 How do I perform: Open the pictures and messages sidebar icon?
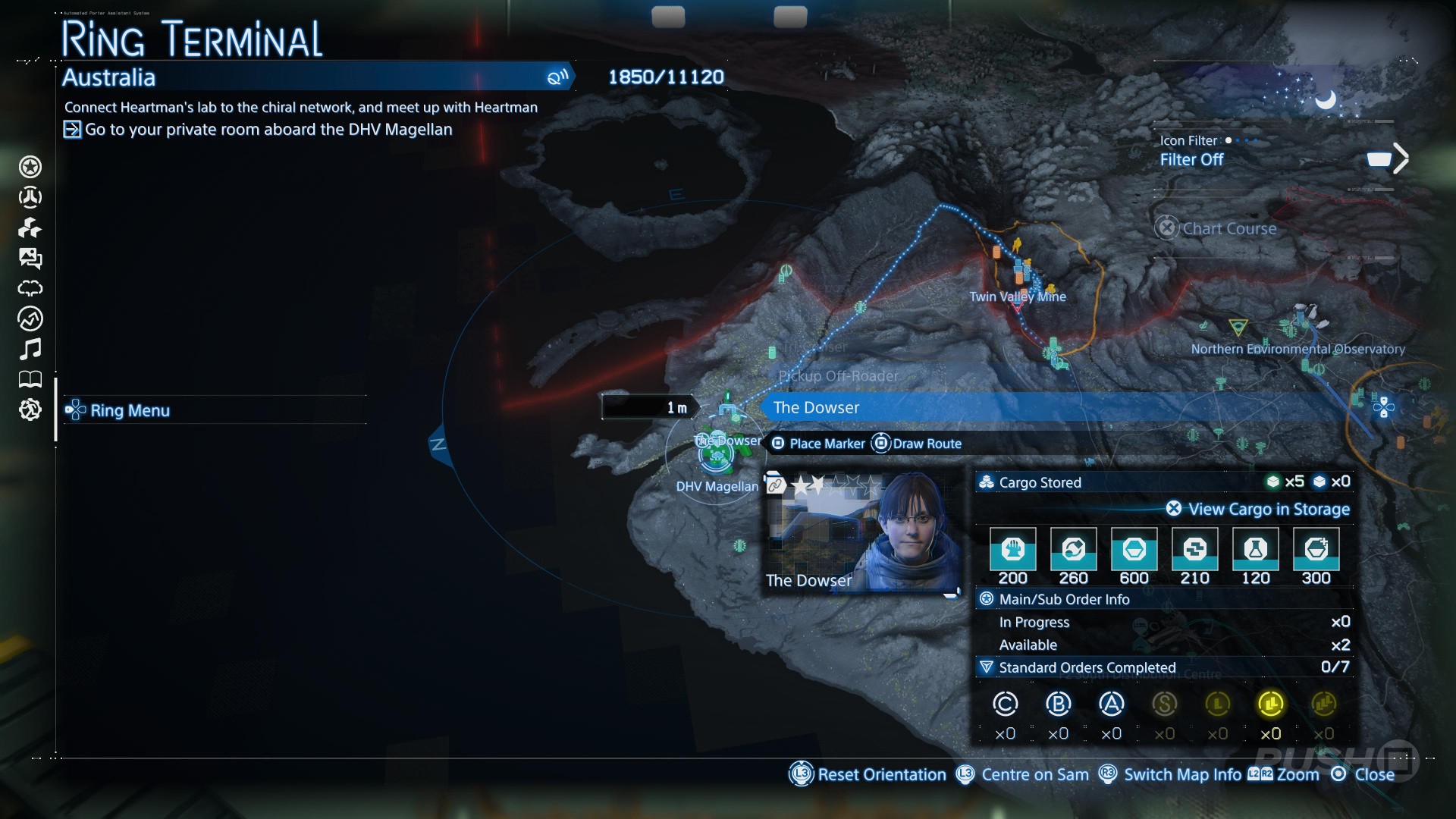30,259
